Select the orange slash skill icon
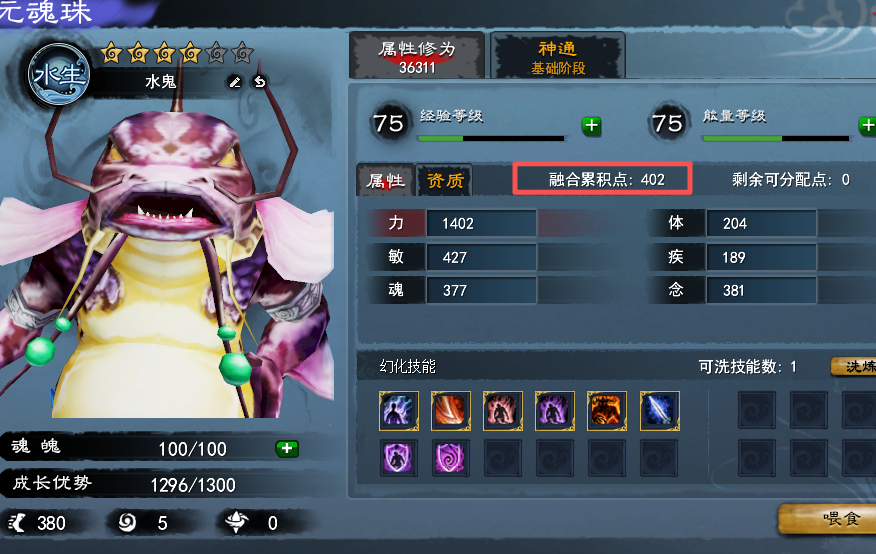Image resolution: width=876 pixels, height=554 pixels. [x=451, y=410]
